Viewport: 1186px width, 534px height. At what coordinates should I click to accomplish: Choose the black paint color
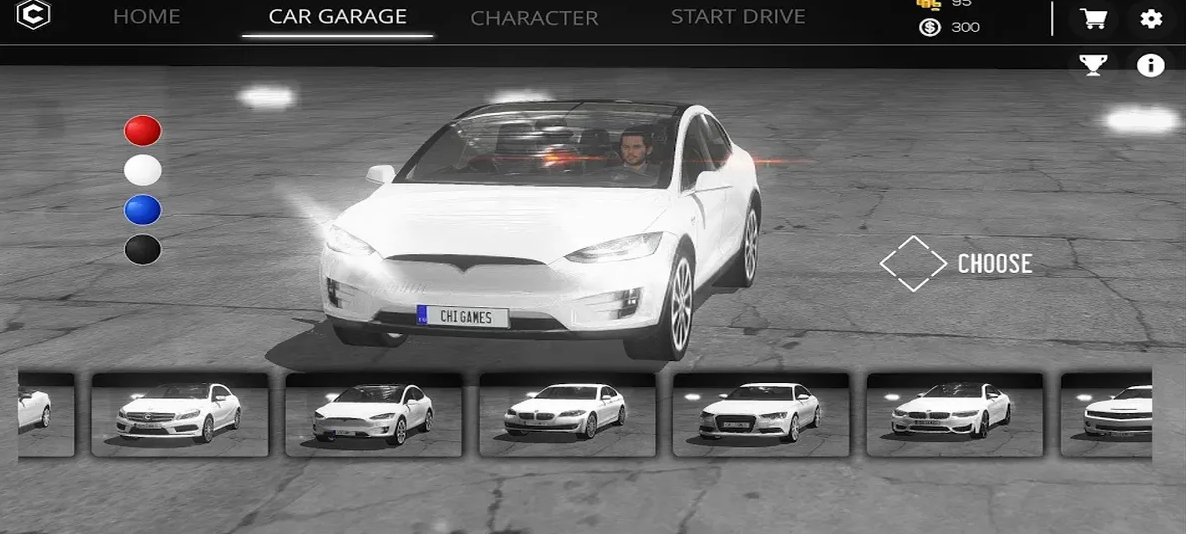[143, 250]
